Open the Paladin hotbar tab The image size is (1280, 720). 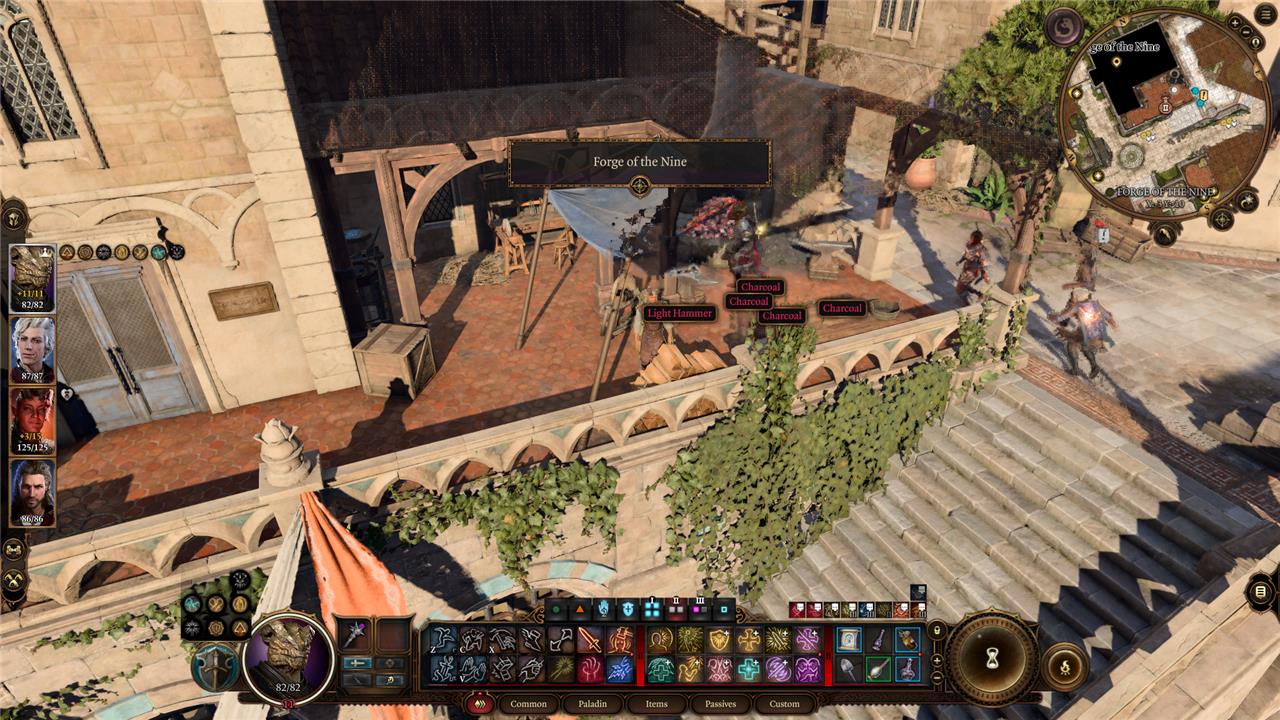point(592,704)
